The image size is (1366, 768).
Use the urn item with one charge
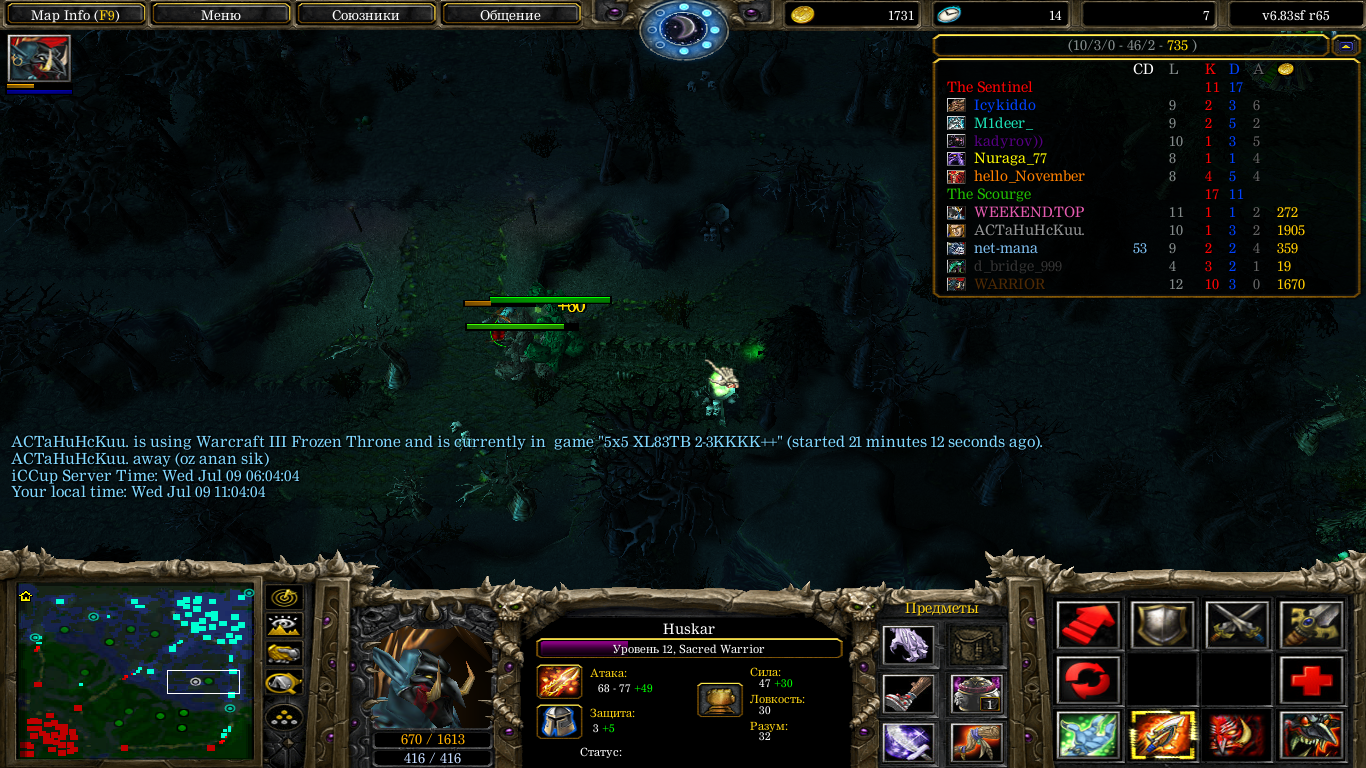pyautogui.click(x=977, y=693)
